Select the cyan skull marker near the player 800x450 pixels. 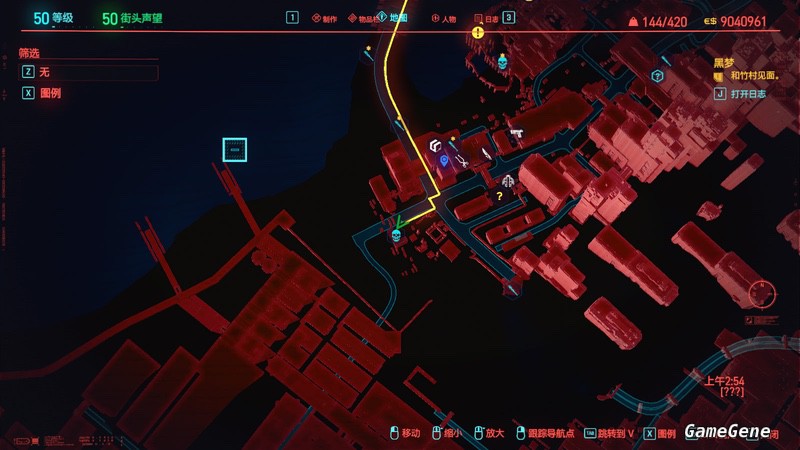[x=395, y=235]
